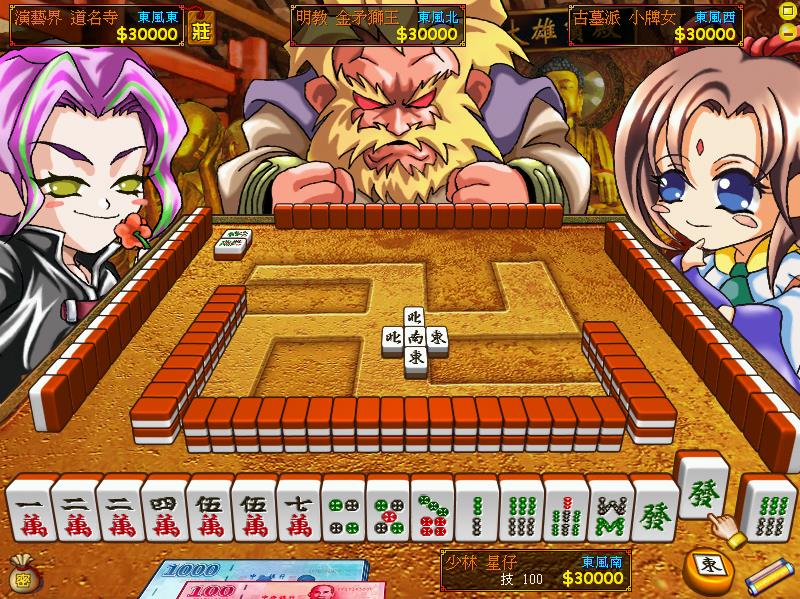Viewport: 800px width, 599px height.
Task: Choose the 四萬 tile from hand
Action: (163, 512)
